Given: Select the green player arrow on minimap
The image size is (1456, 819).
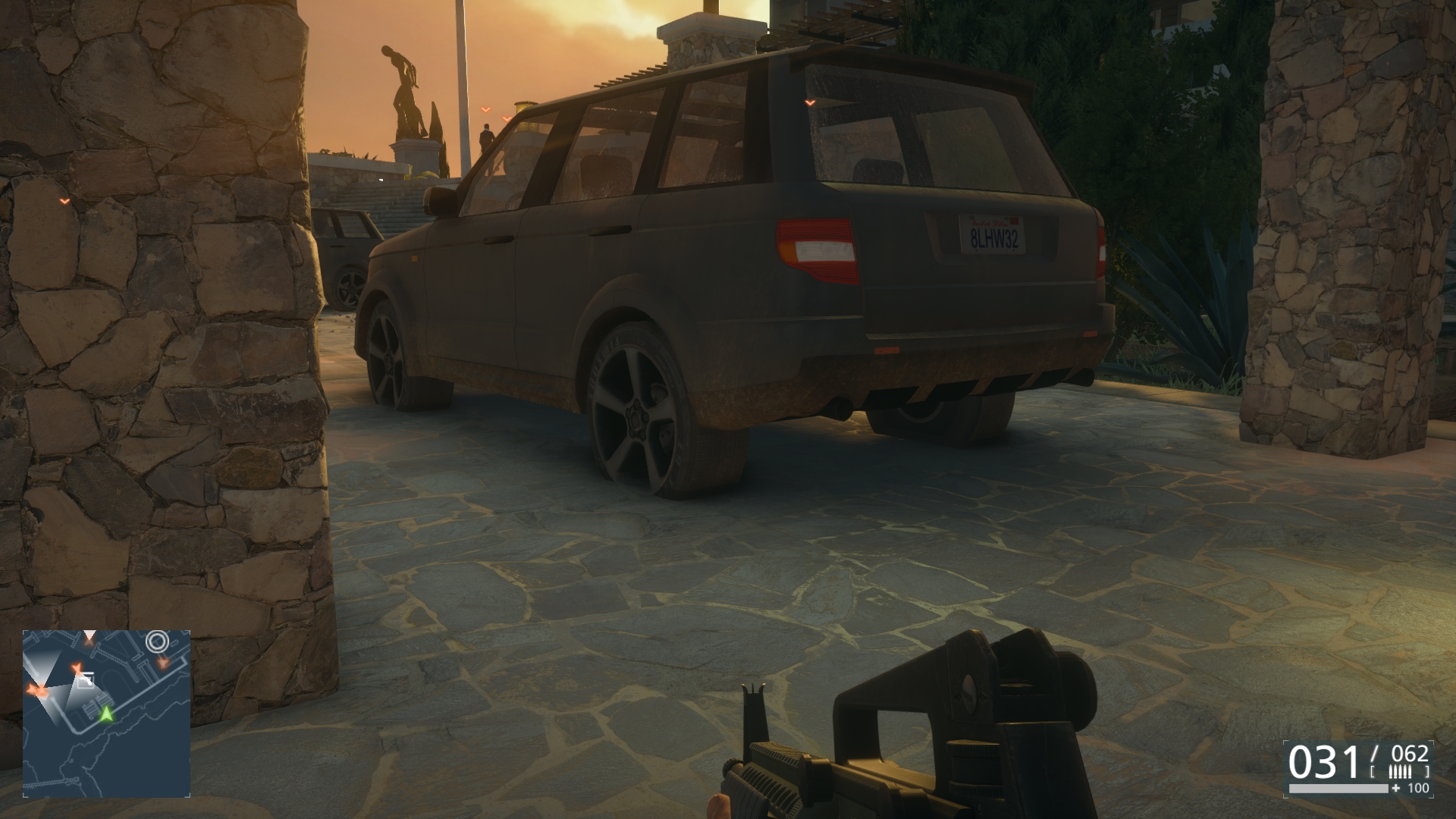Looking at the screenshot, I should [108, 714].
